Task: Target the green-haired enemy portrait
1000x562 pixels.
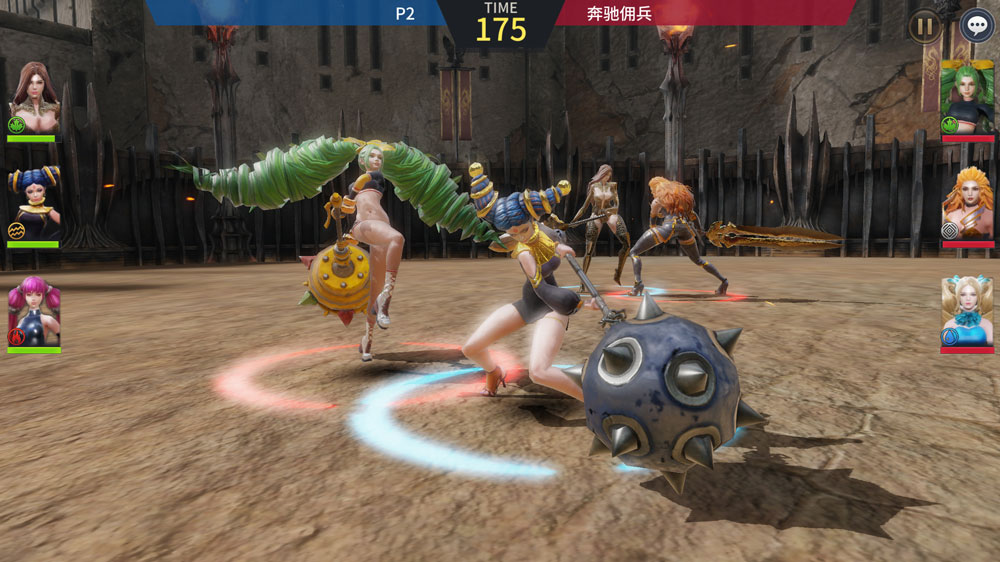Action: click(967, 98)
